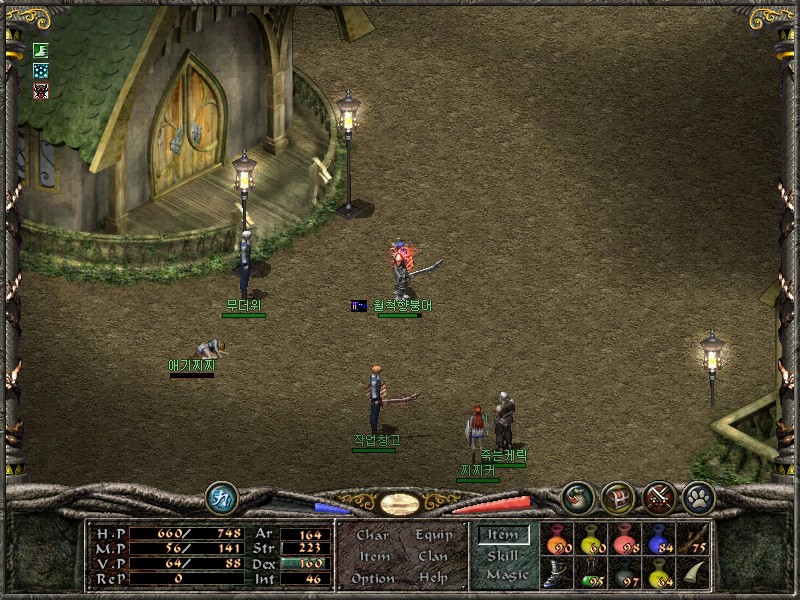
Task: Open the Equip menu
Action: coord(432,535)
